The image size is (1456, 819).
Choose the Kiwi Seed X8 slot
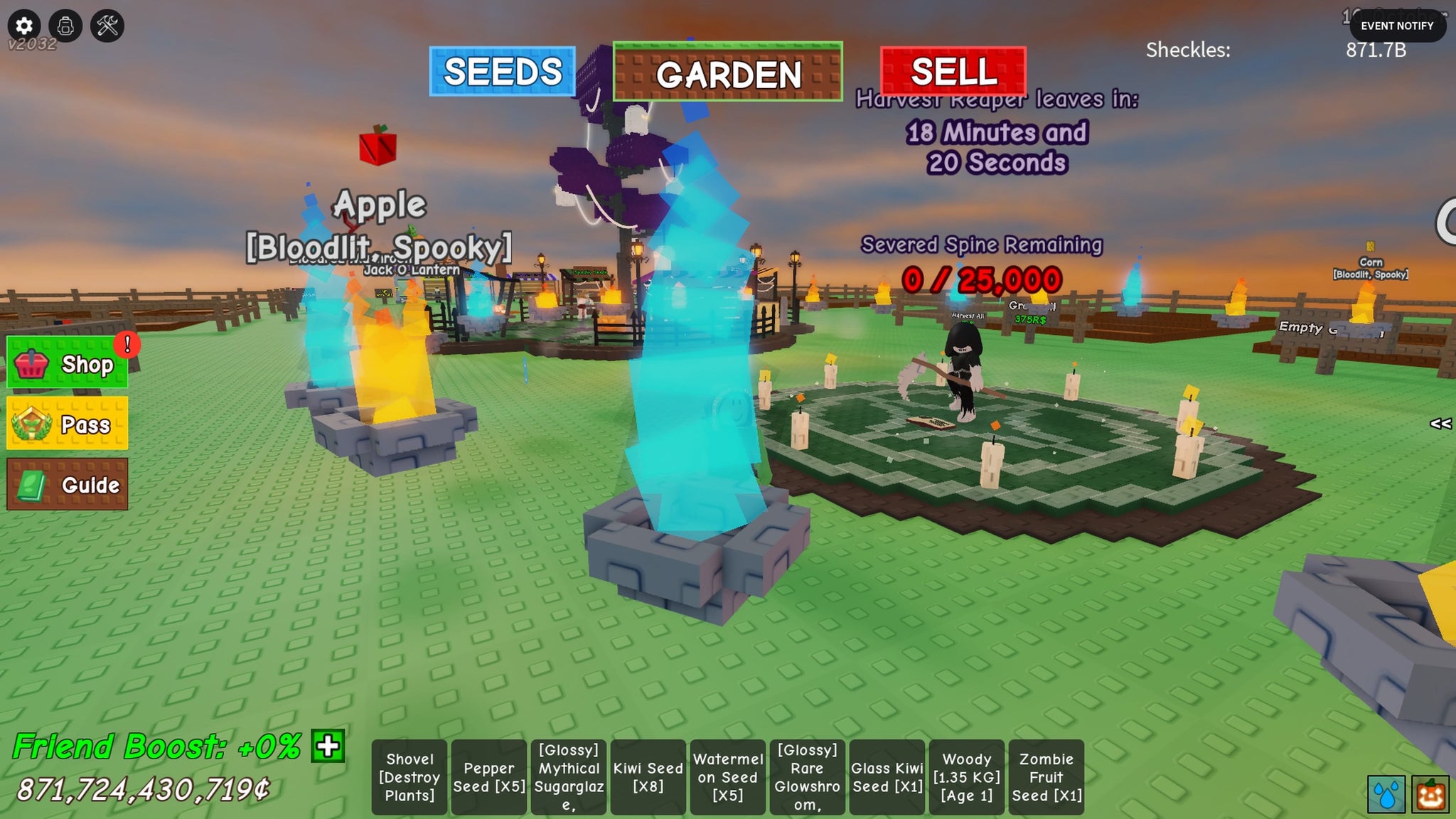pos(648,777)
